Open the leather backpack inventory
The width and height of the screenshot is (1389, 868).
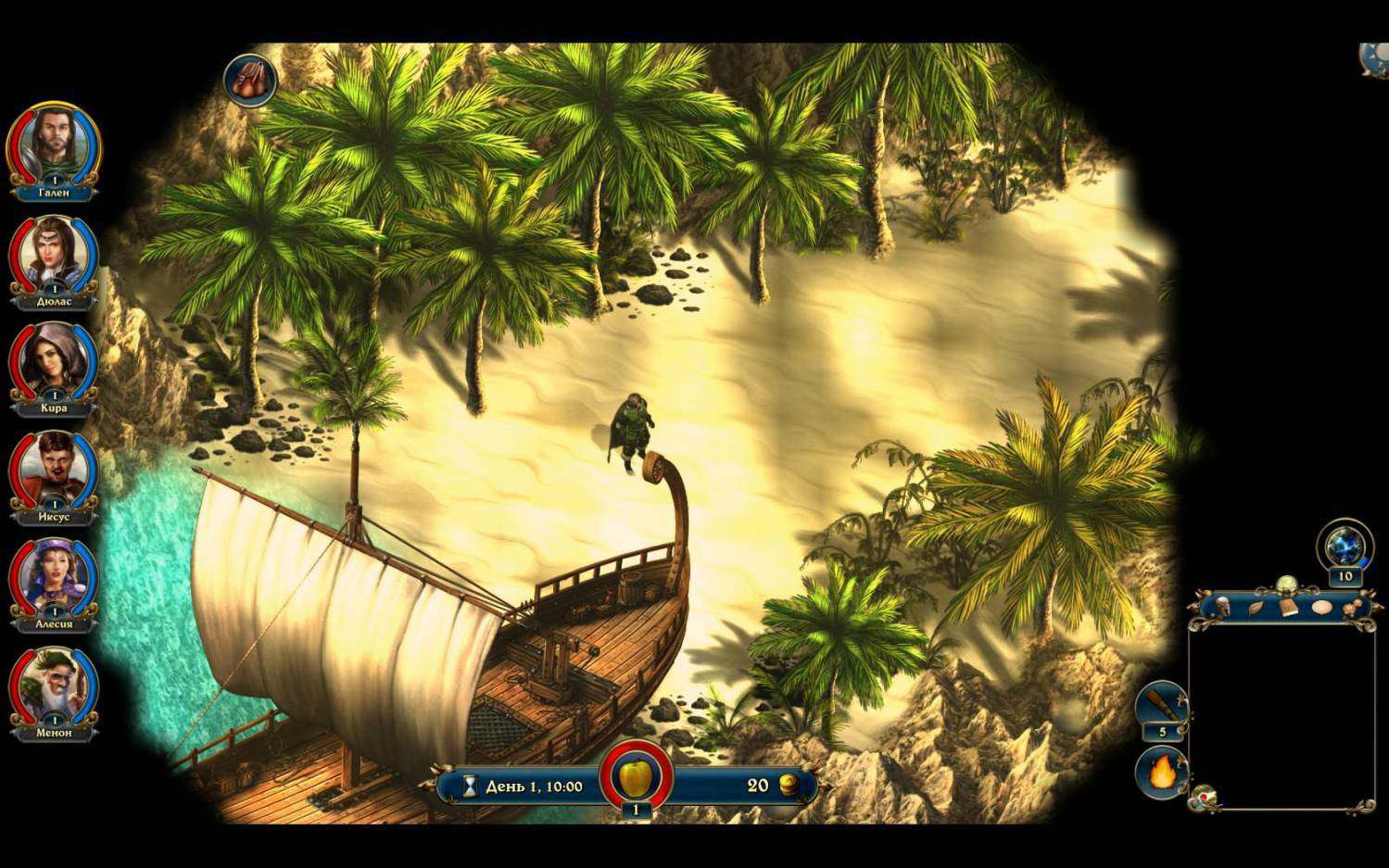click(x=250, y=79)
